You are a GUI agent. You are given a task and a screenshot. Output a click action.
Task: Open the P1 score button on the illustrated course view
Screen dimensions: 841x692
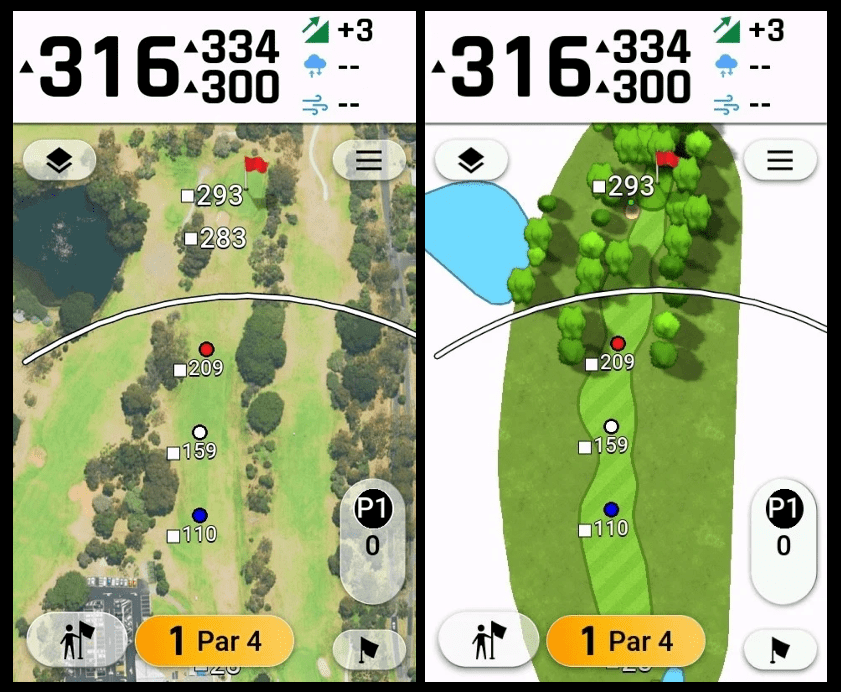pos(783,530)
